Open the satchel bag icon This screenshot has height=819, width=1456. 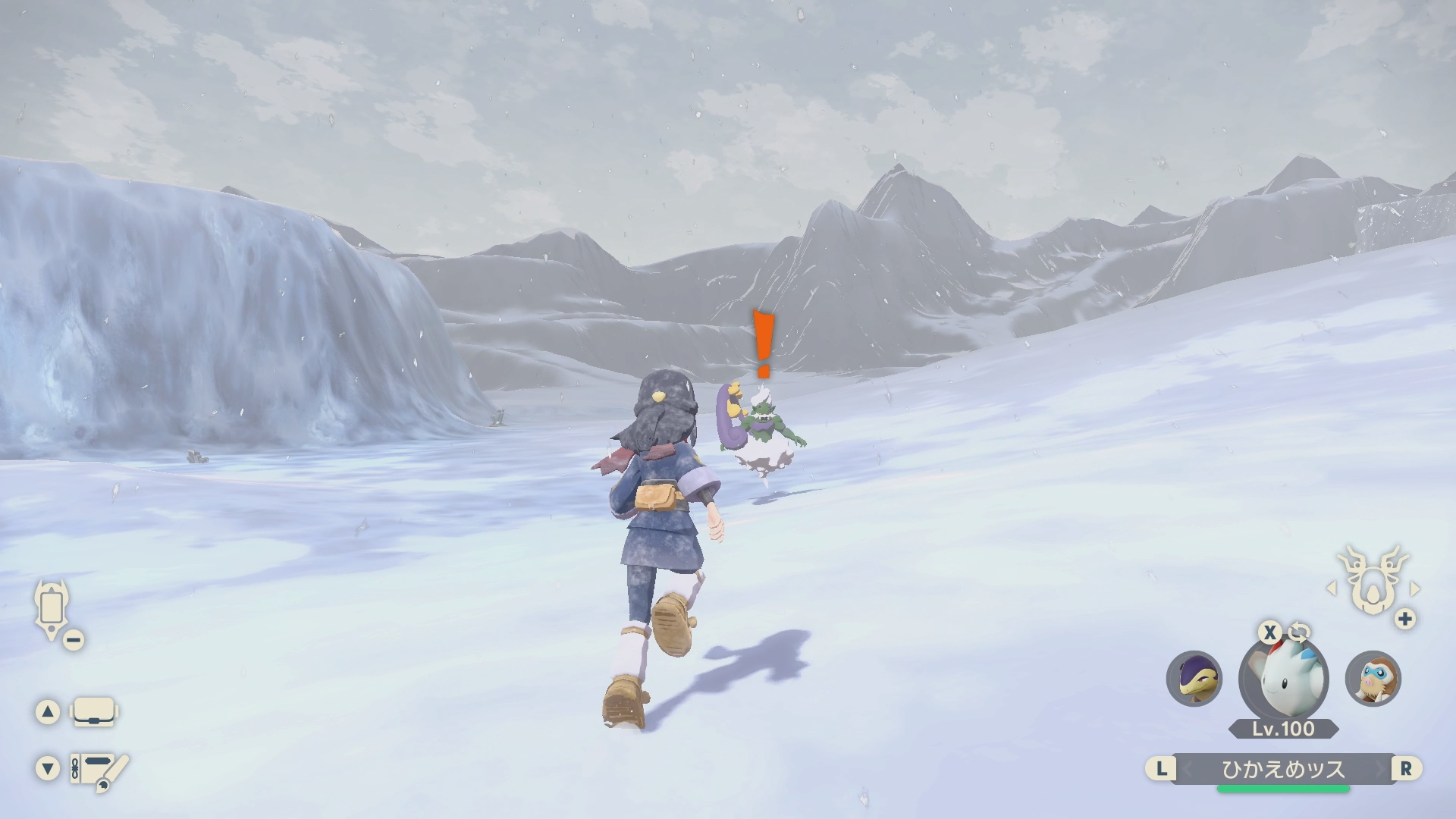point(94,712)
